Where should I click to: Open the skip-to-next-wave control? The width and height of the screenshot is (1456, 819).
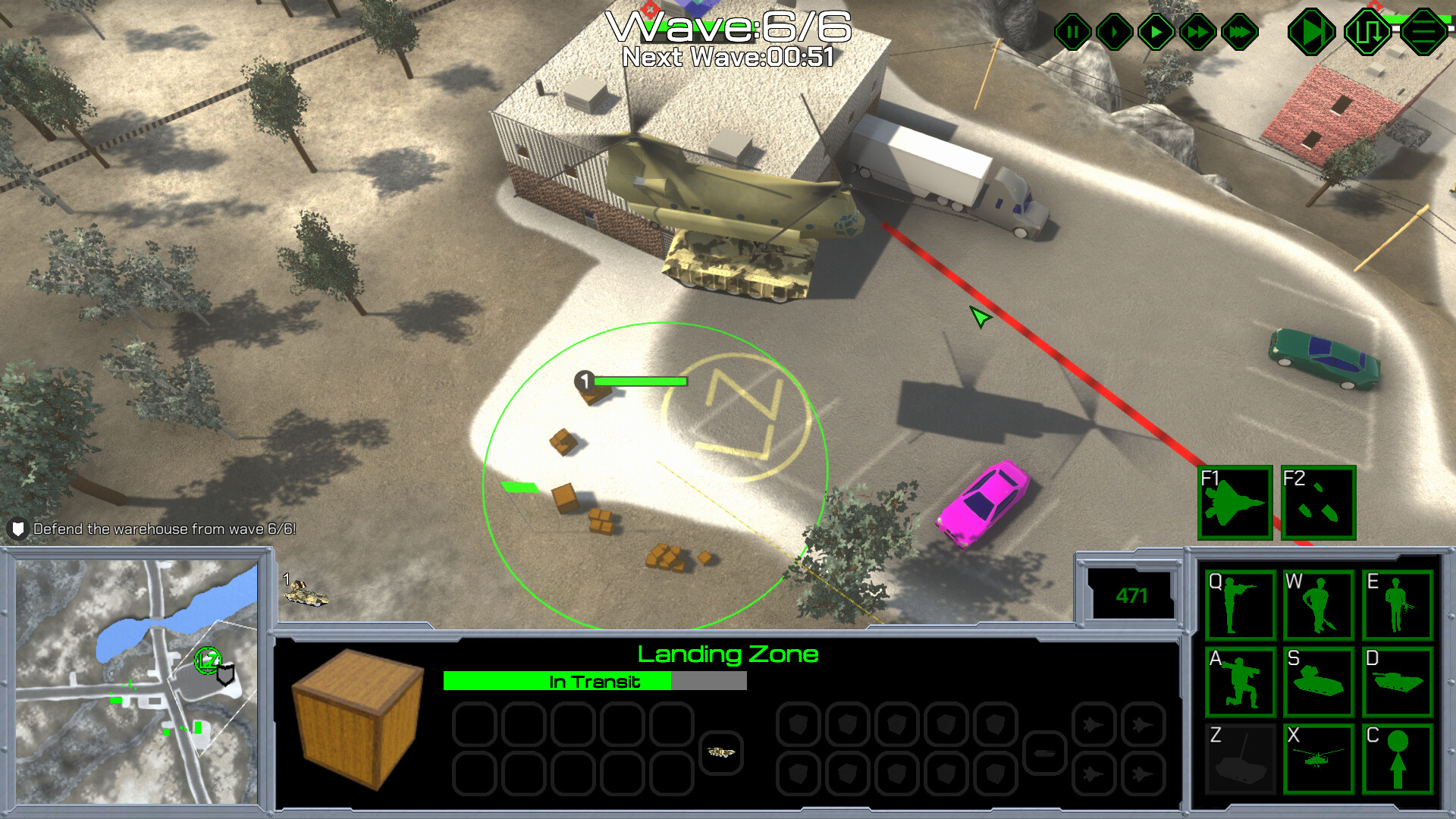pyautogui.click(x=1312, y=31)
